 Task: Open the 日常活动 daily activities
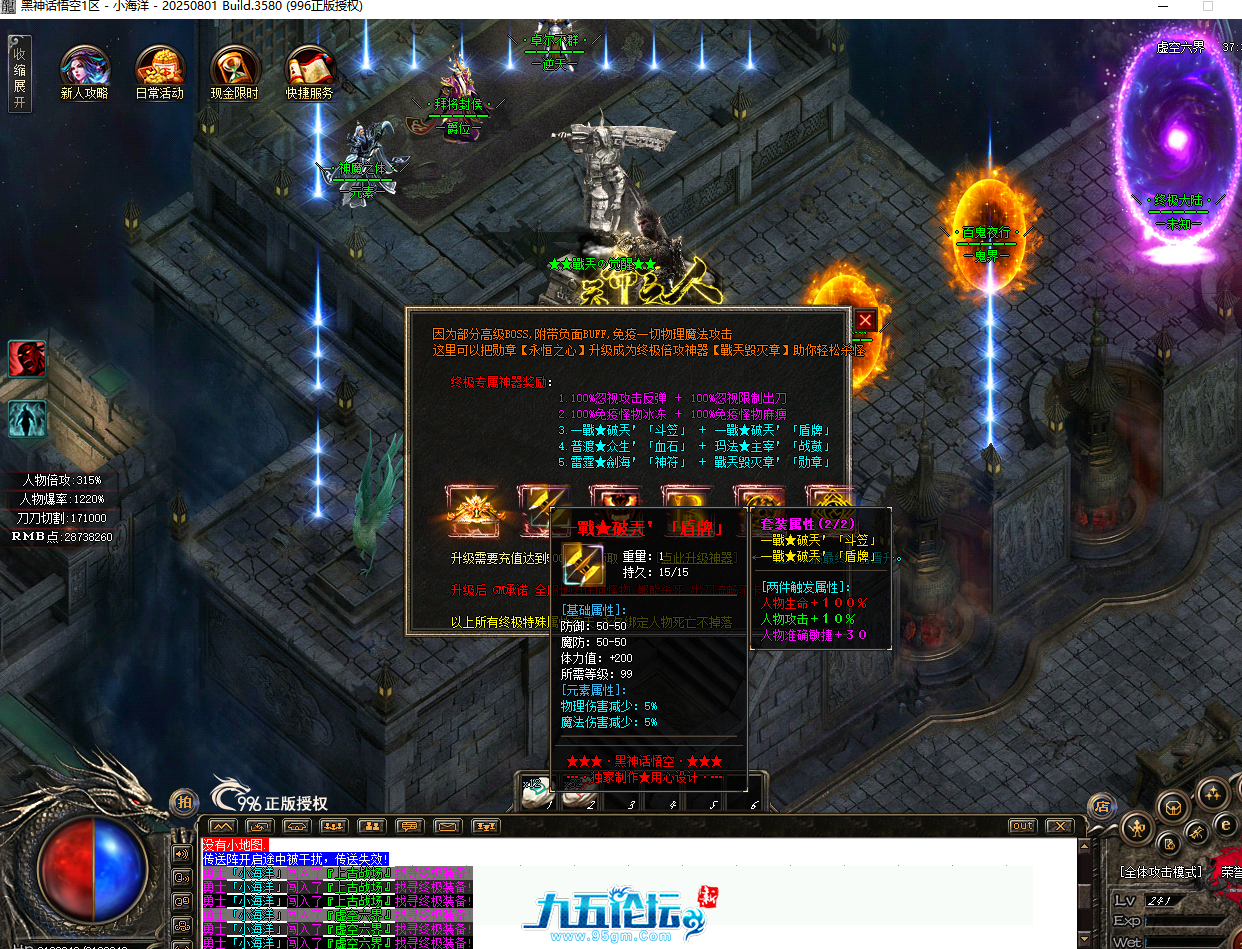tap(160, 66)
